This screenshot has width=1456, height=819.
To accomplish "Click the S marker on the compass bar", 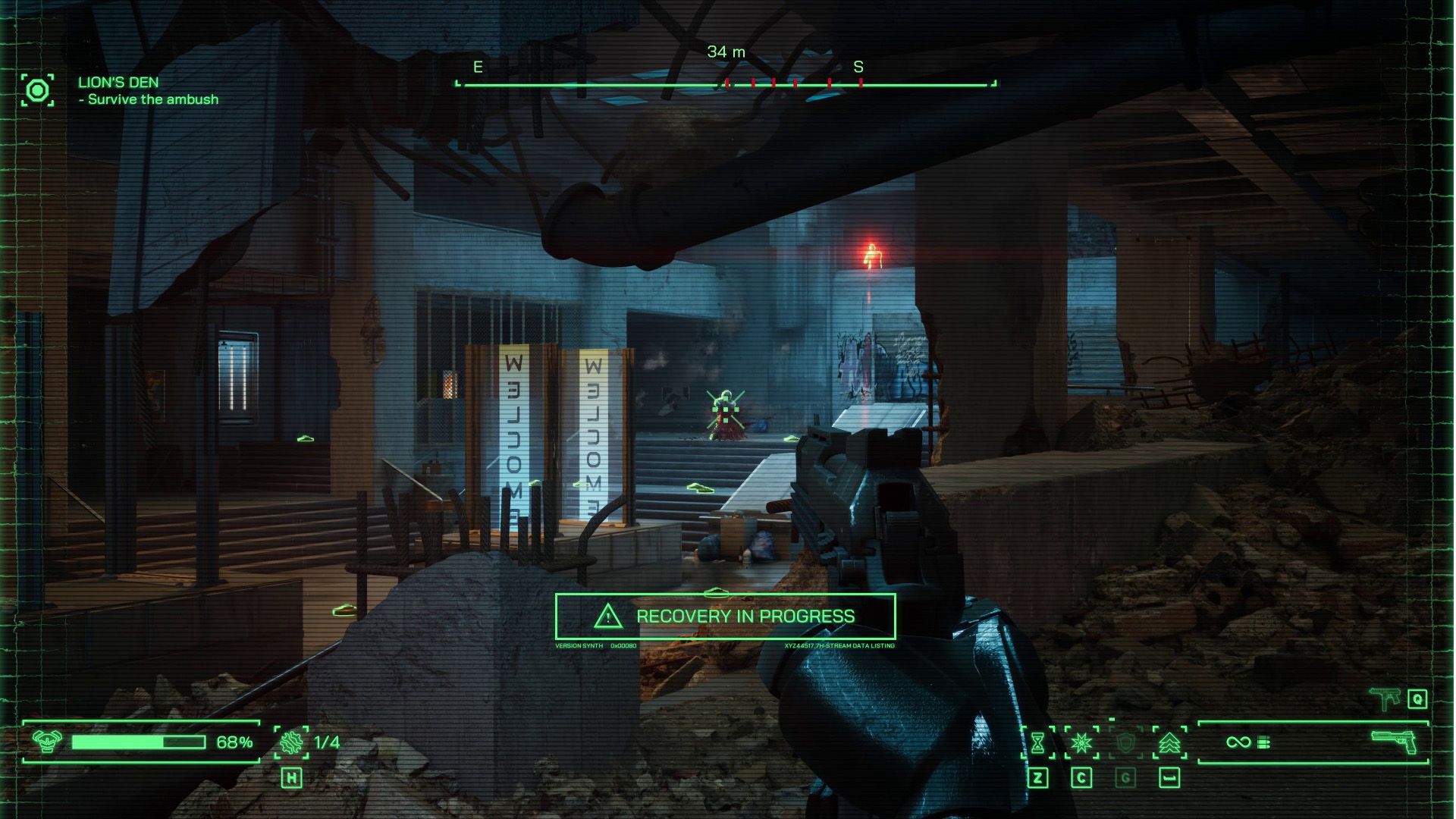I will [859, 67].
